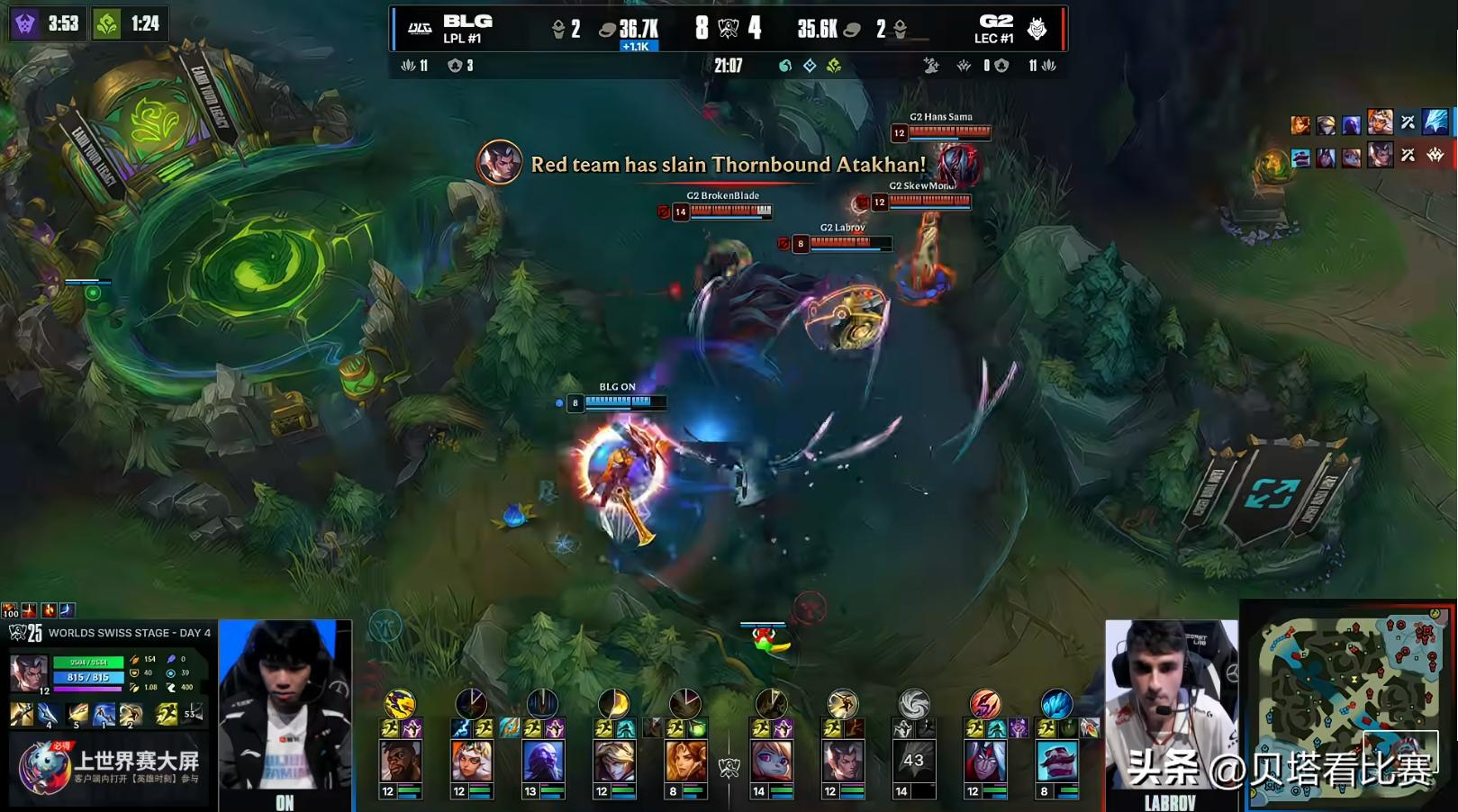Click the G2 team logo in scoreboard
Viewport: 1458px width, 812px height.
coord(1037,29)
